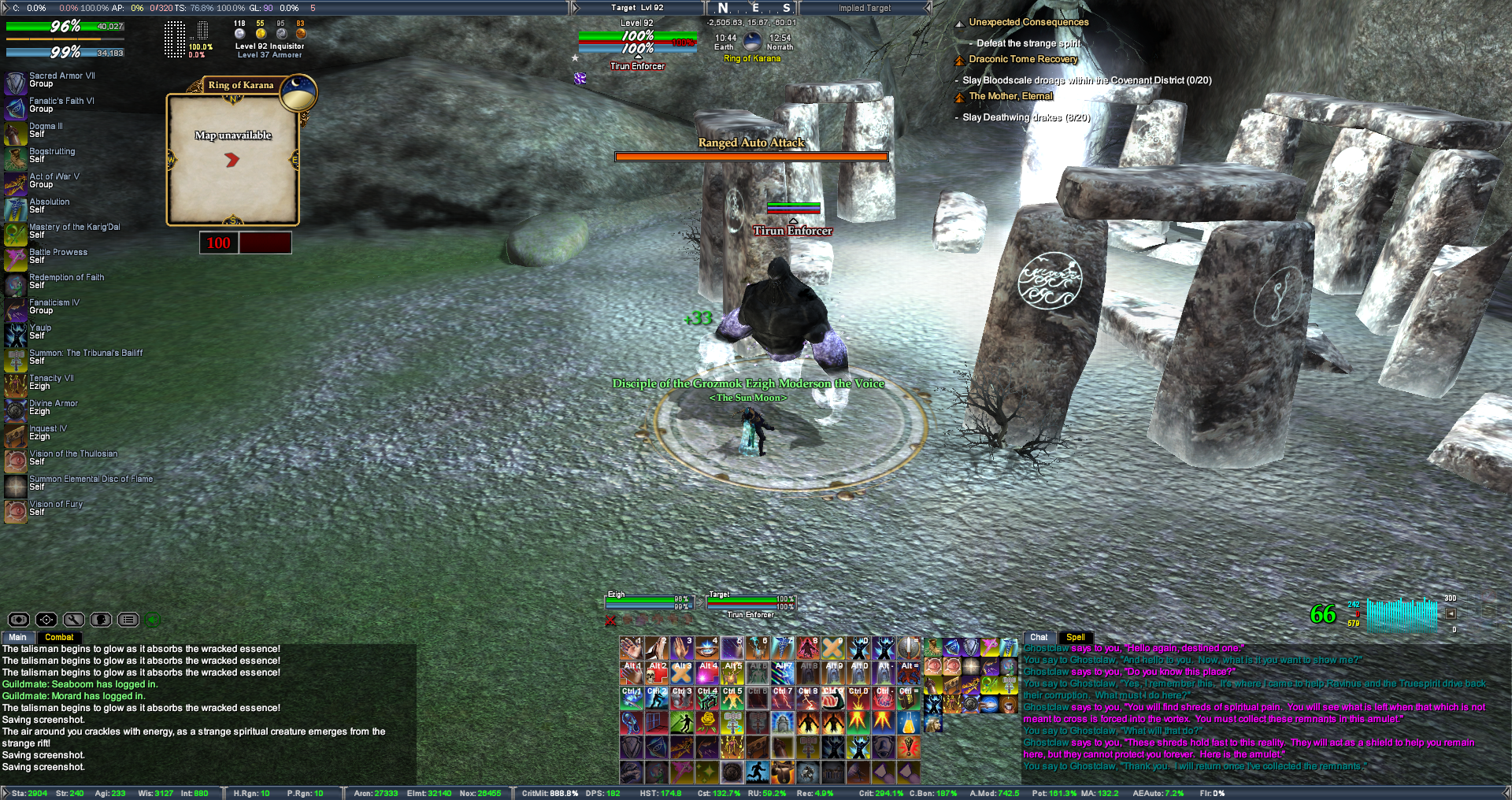
Task: Activate the hotbar ability bound to Alt 2
Action: point(657,672)
